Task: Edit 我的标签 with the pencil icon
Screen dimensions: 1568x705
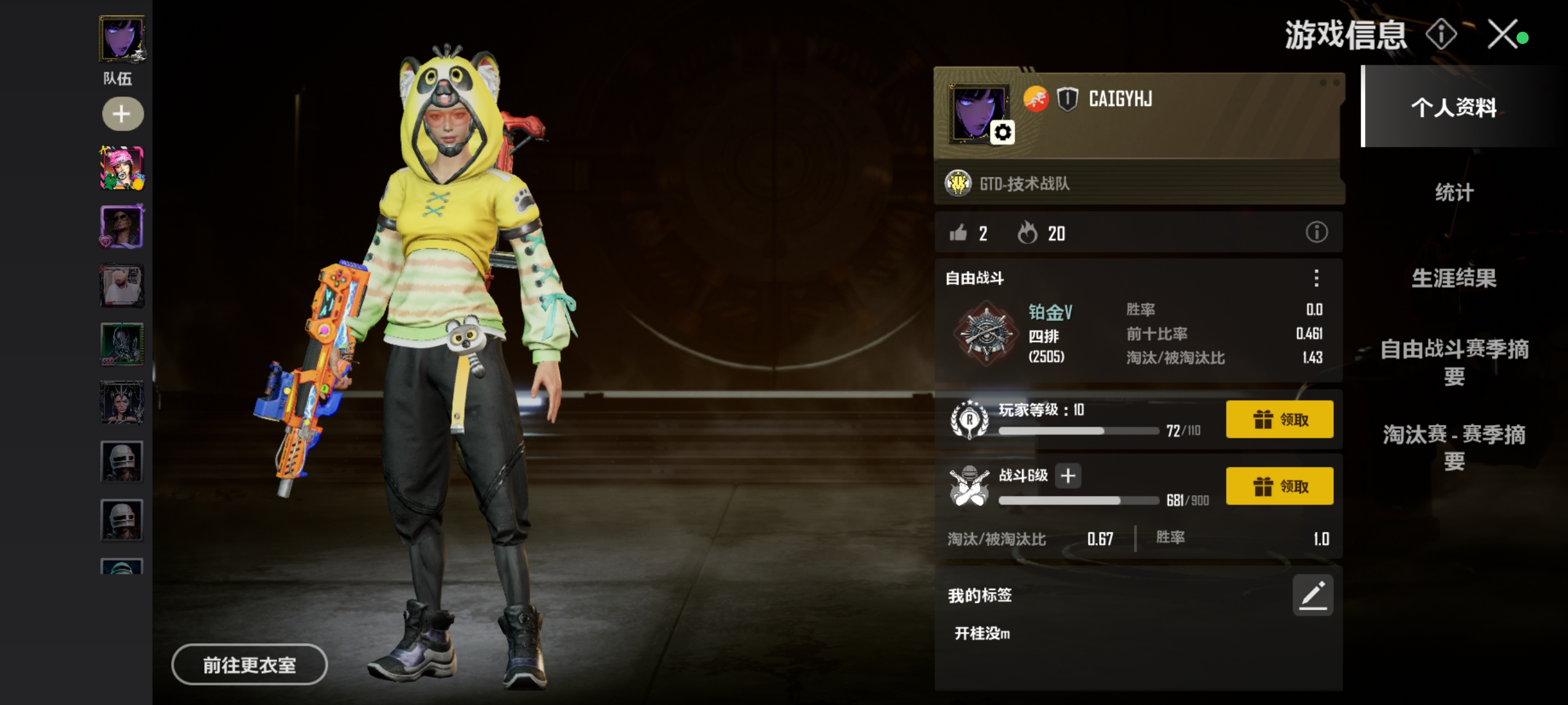Action: pyautogui.click(x=1313, y=595)
